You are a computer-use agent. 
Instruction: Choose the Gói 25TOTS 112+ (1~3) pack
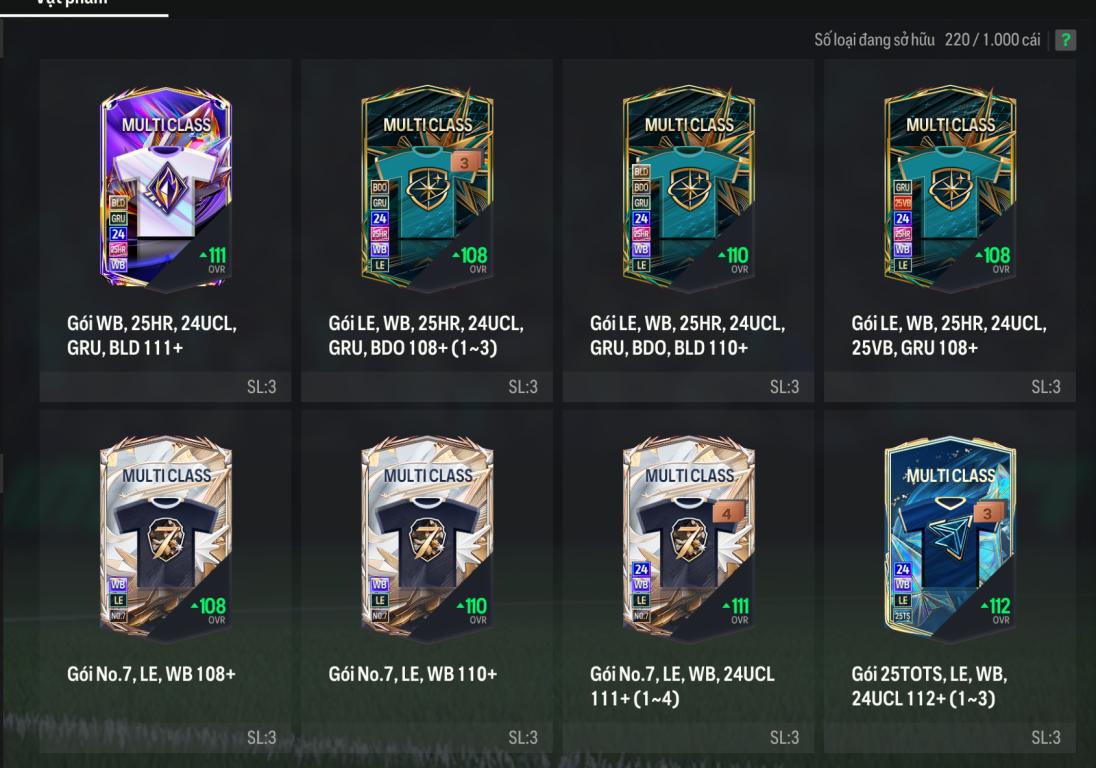[x=950, y=540]
